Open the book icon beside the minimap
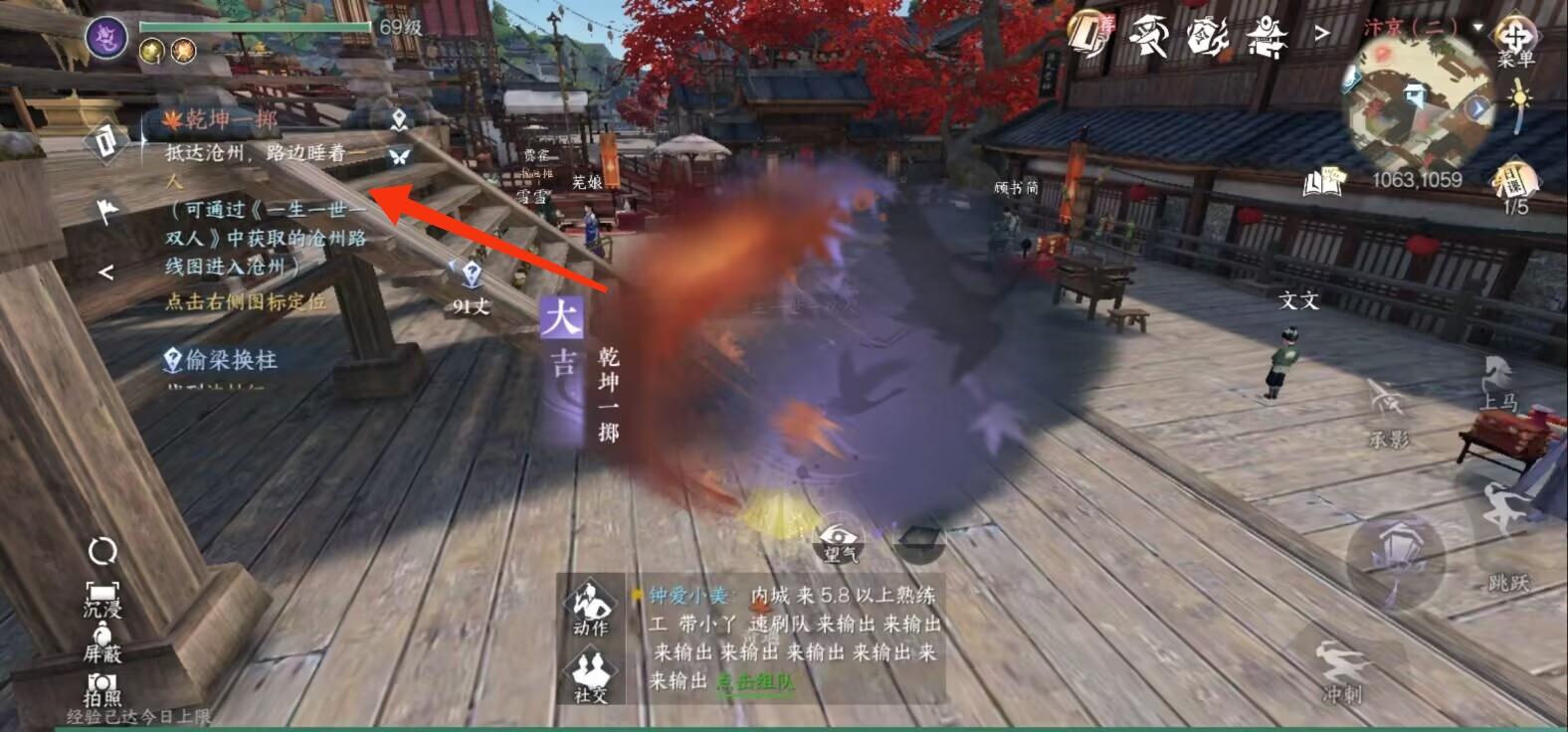Screen dimensions: 1568x732 1322,182
